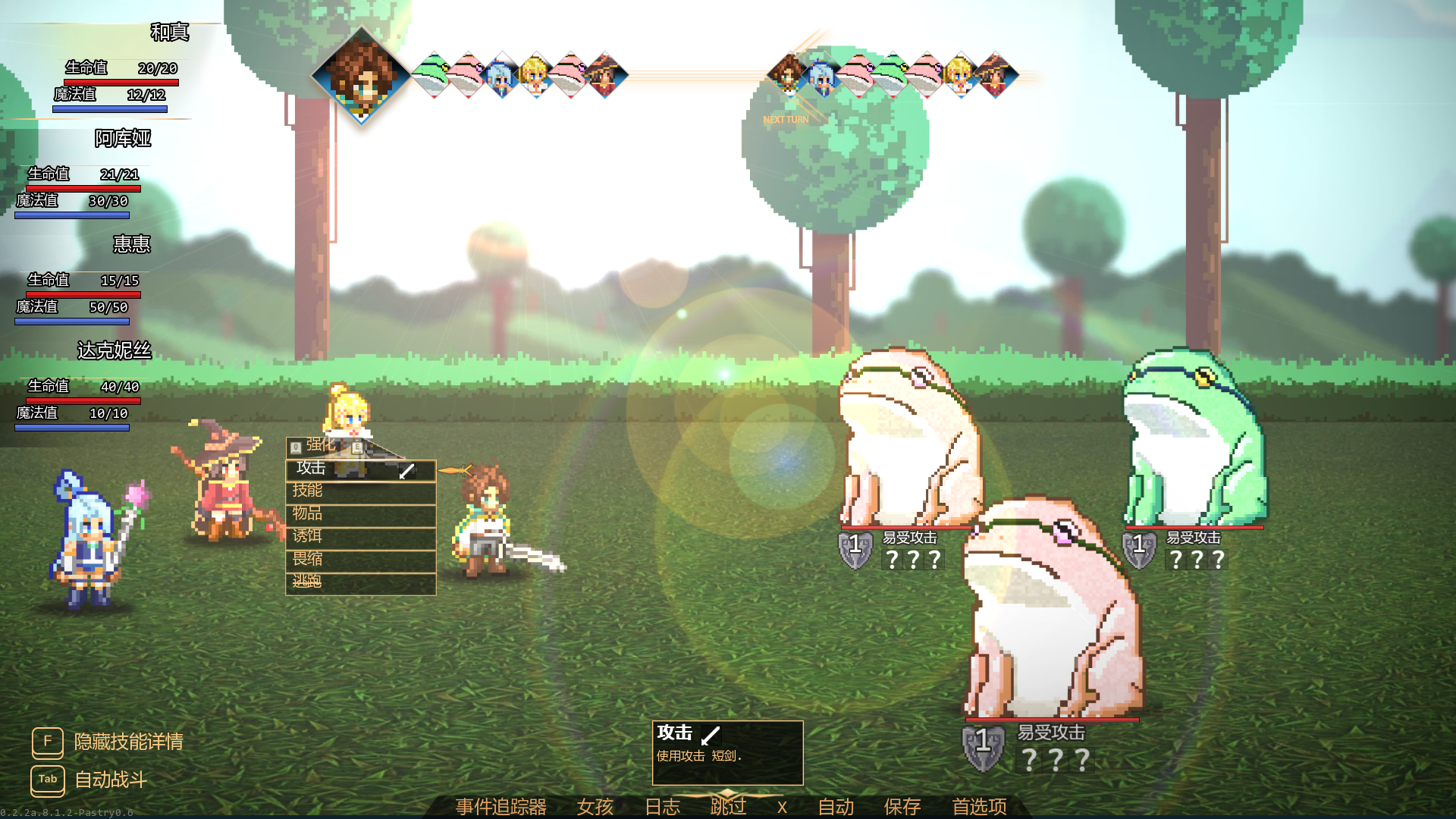Open the 技能 skills submenu

click(360, 491)
